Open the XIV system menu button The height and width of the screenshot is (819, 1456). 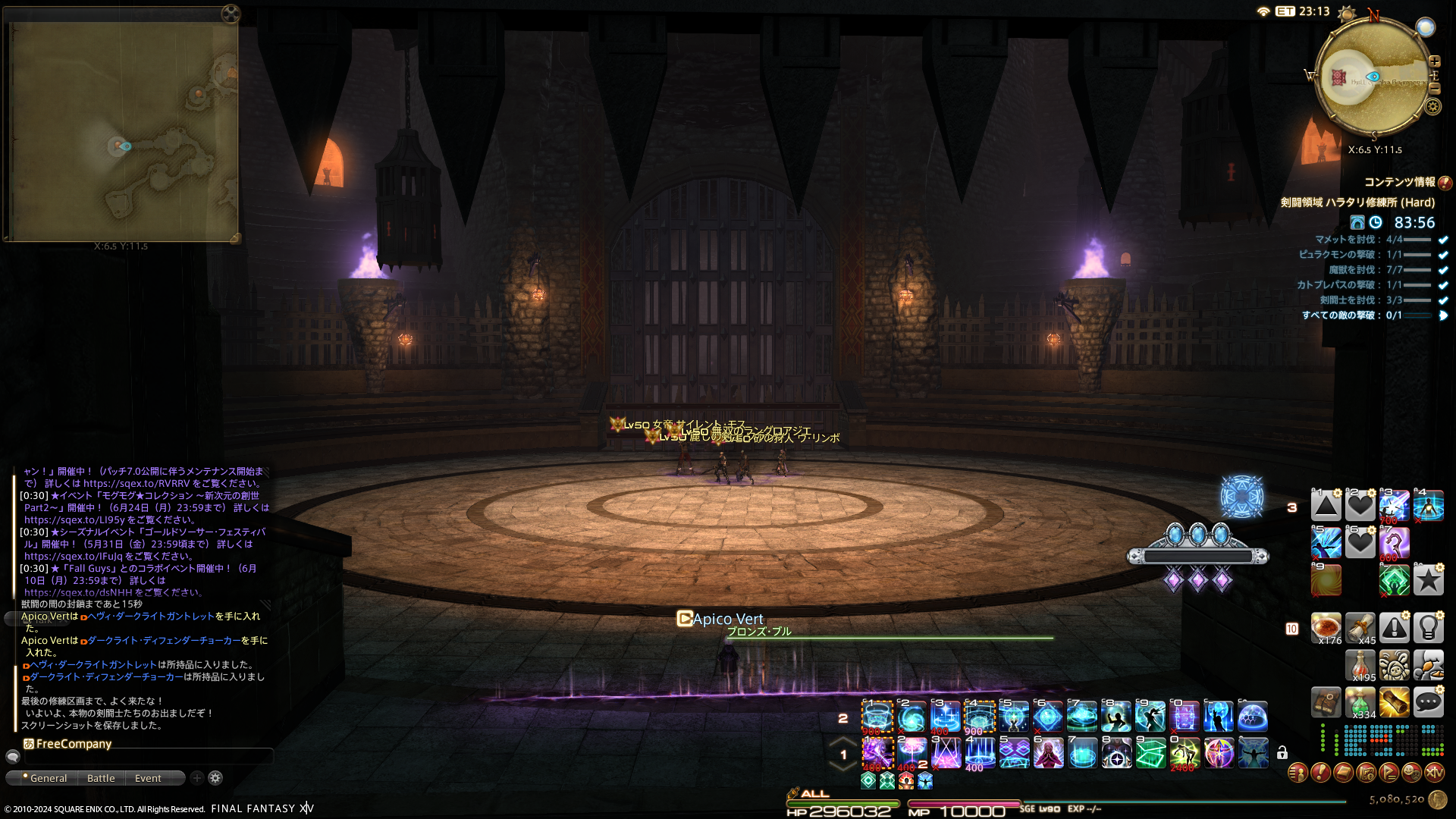pos(1434,773)
